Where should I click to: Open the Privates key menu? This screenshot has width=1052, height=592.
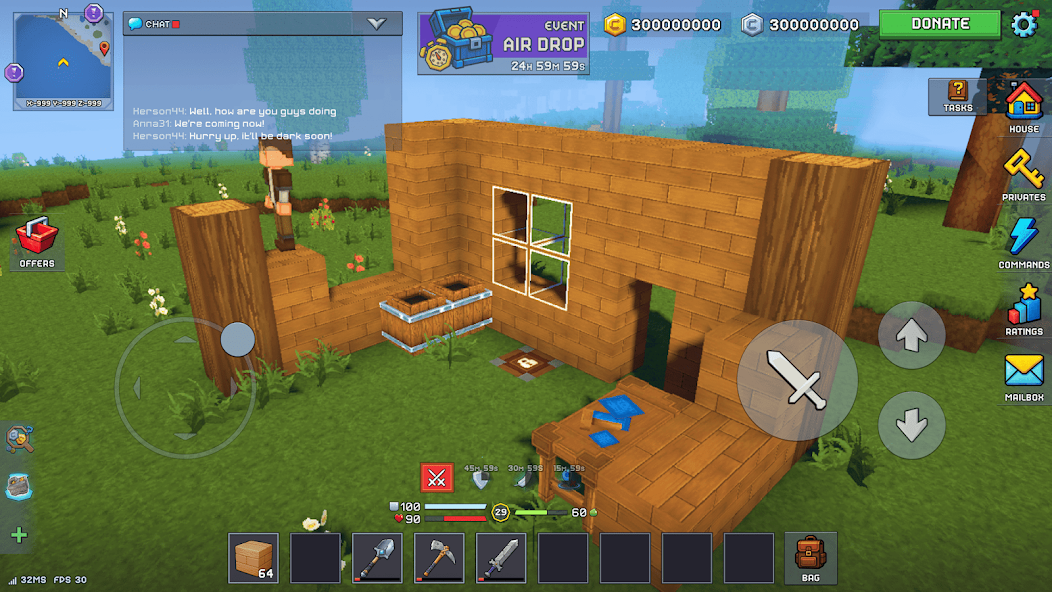[1023, 174]
